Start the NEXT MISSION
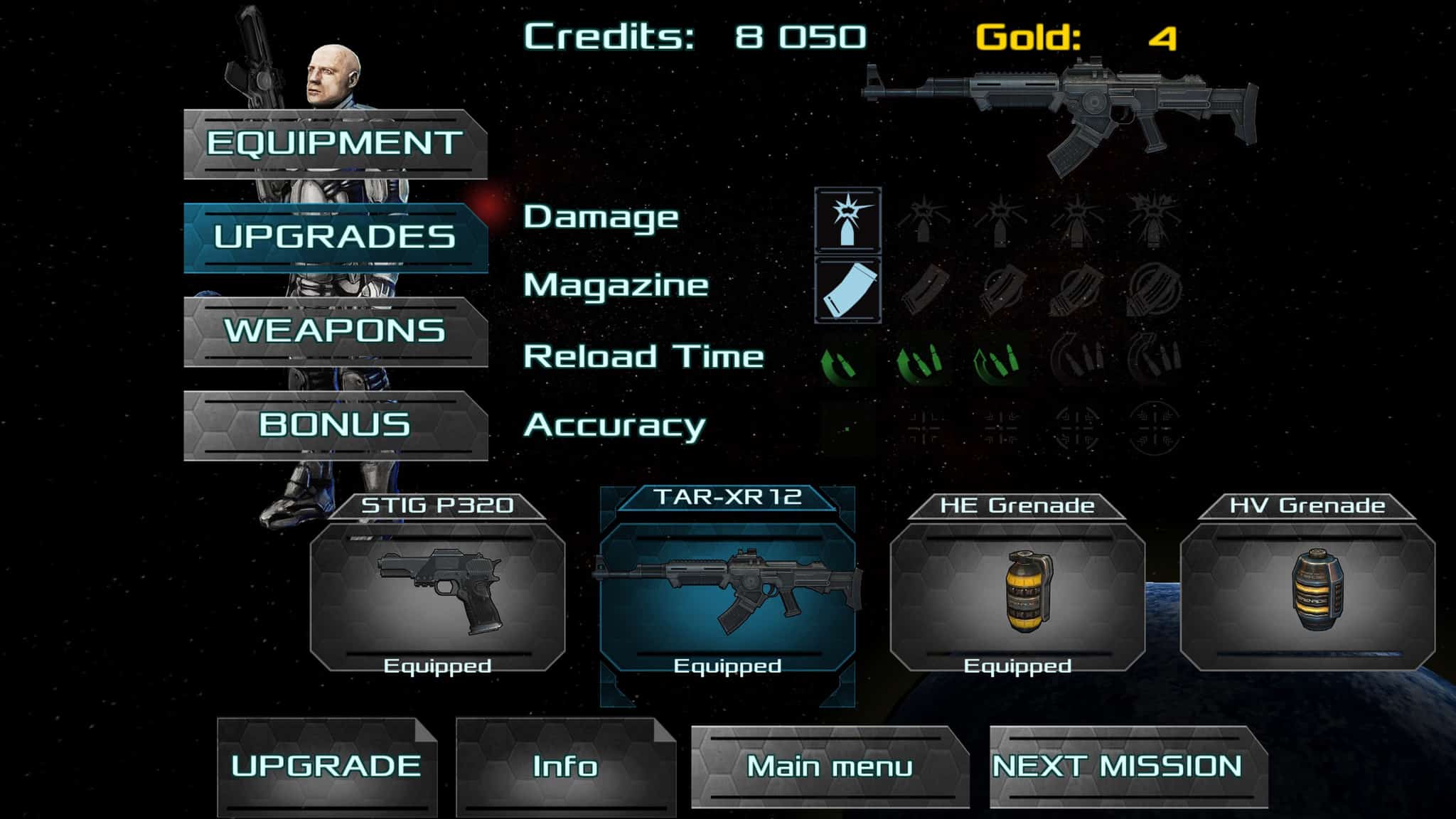The image size is (1456, 819). pyautogui.click(x=1117, y=766)
